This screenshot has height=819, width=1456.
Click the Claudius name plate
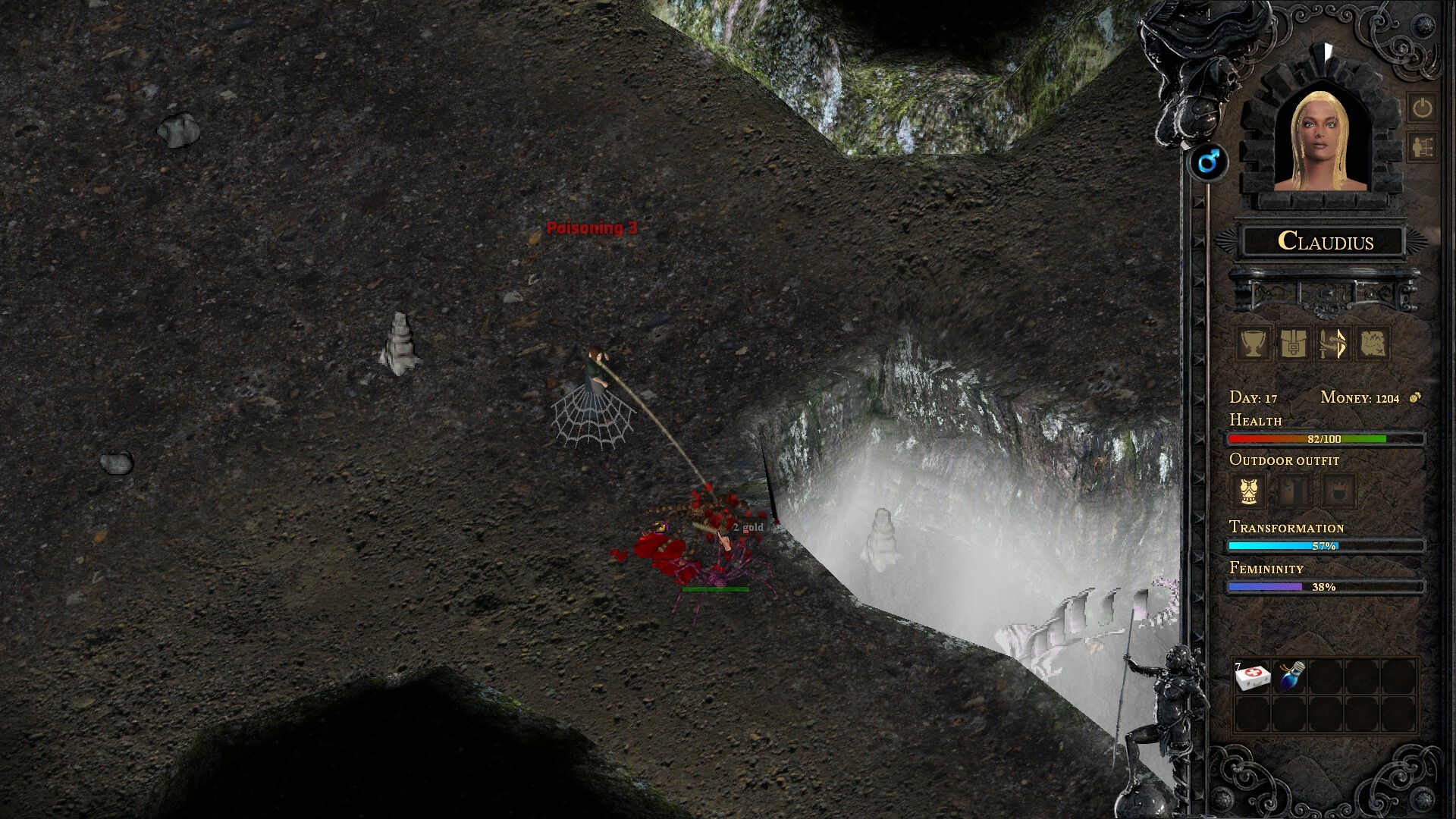pos(1326,243)
